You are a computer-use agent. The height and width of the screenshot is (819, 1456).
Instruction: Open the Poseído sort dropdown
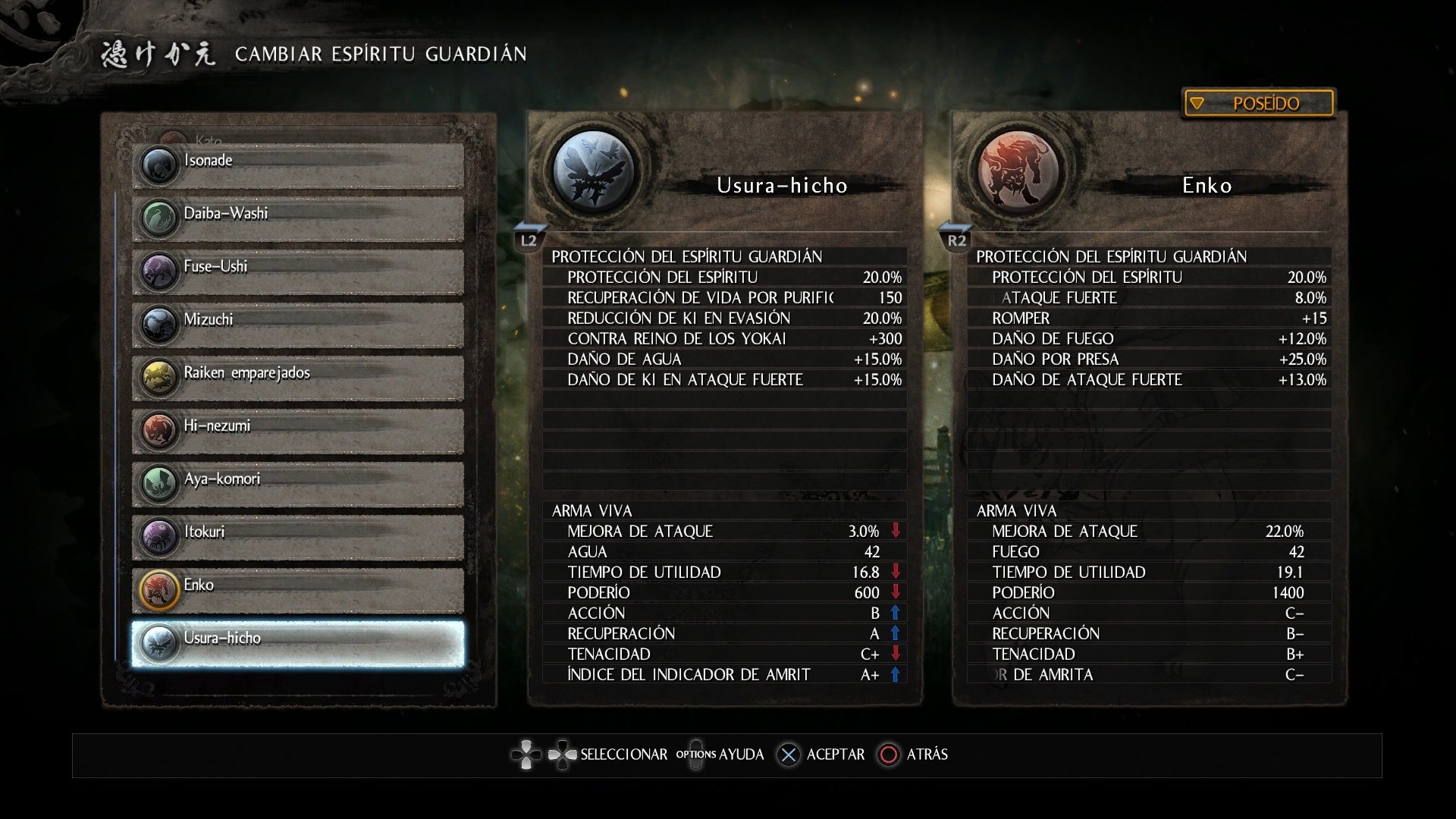(1258, 103)
